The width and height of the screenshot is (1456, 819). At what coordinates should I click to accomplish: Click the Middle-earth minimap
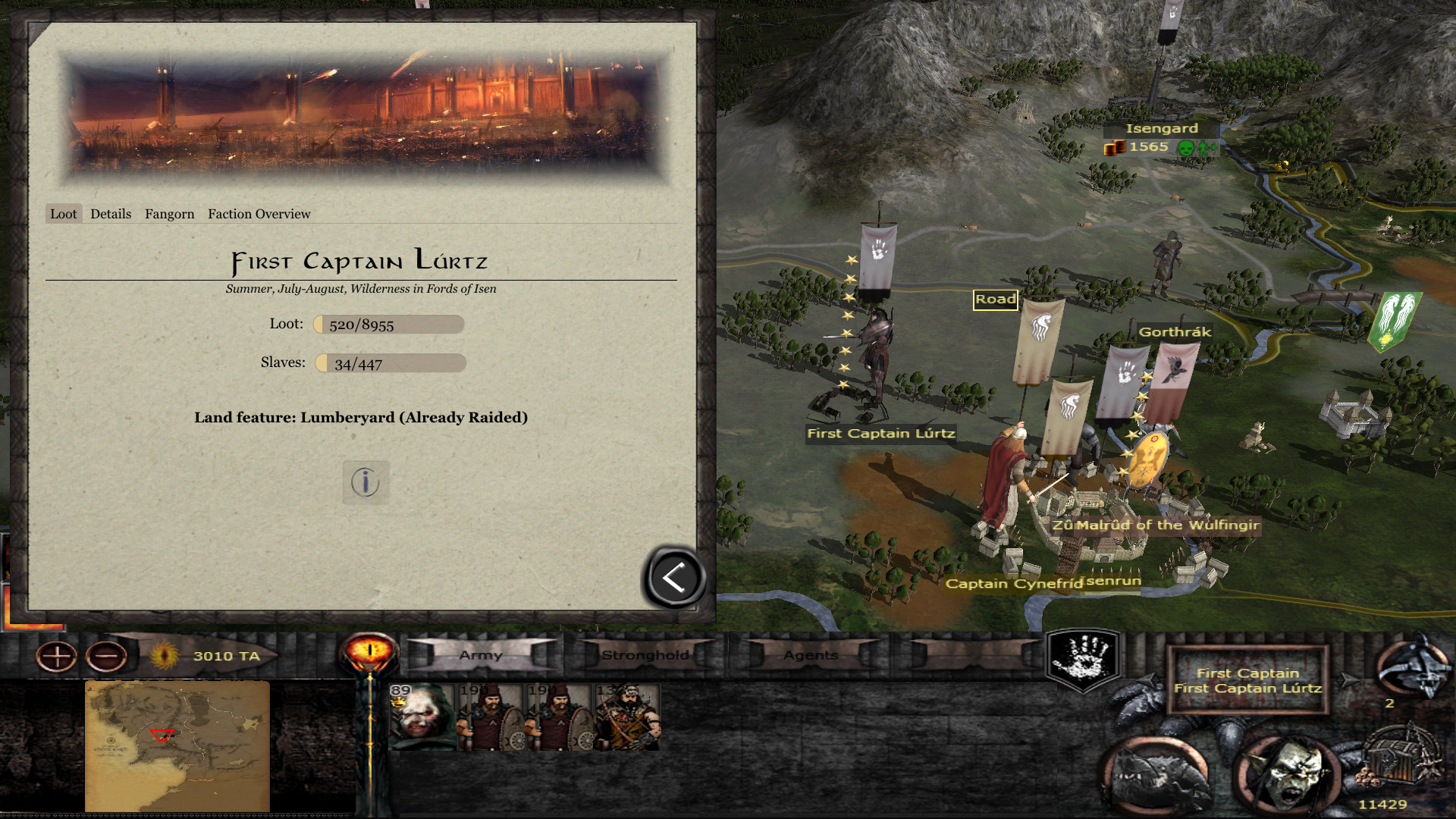point(177,745)
